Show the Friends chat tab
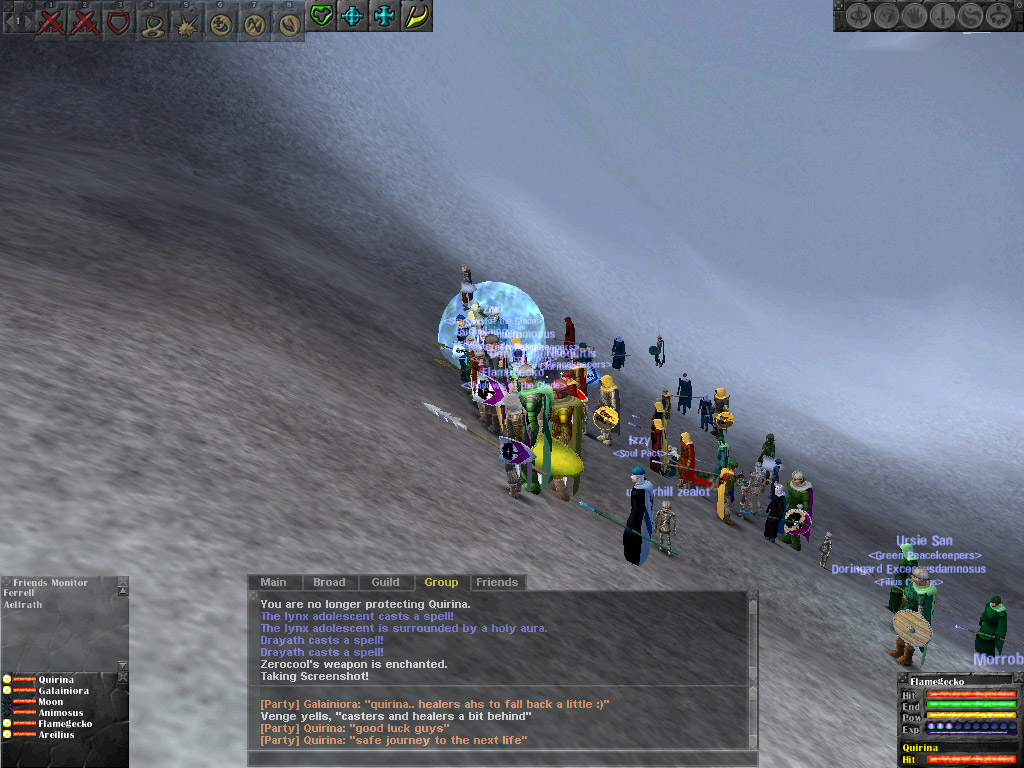Viewport: 1024px width, 768px height. (497, 582)
